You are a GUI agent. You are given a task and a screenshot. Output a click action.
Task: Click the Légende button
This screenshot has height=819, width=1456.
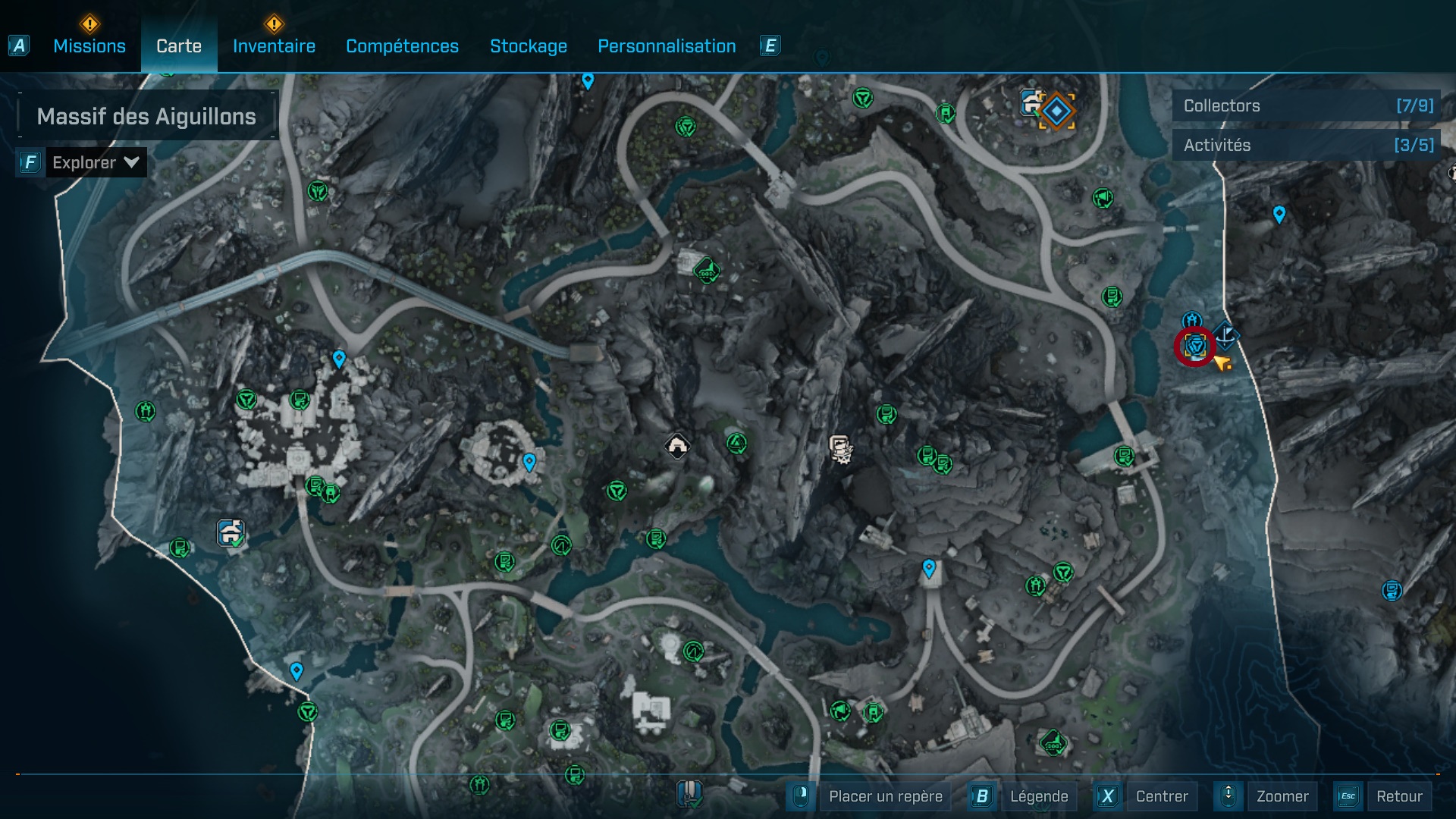[1038, 796]
